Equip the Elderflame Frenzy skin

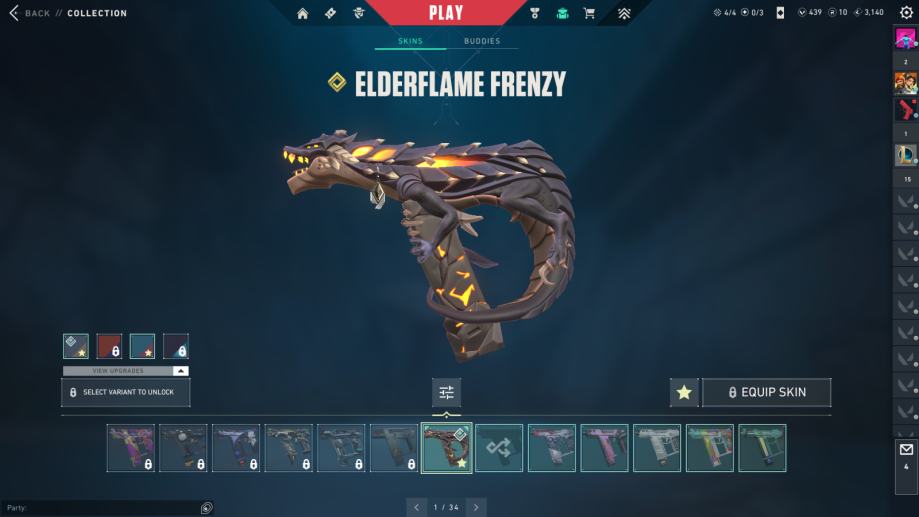pyautogui.click(x=766, y=392)
